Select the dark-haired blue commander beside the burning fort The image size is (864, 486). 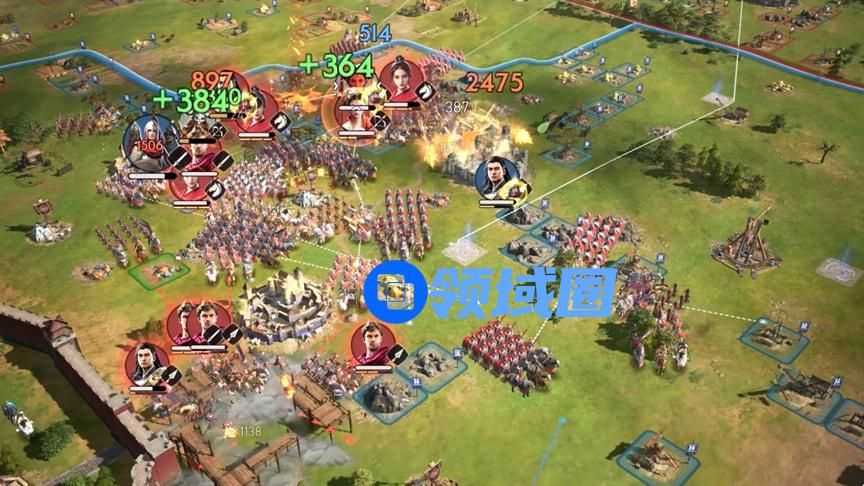(496, 178)
